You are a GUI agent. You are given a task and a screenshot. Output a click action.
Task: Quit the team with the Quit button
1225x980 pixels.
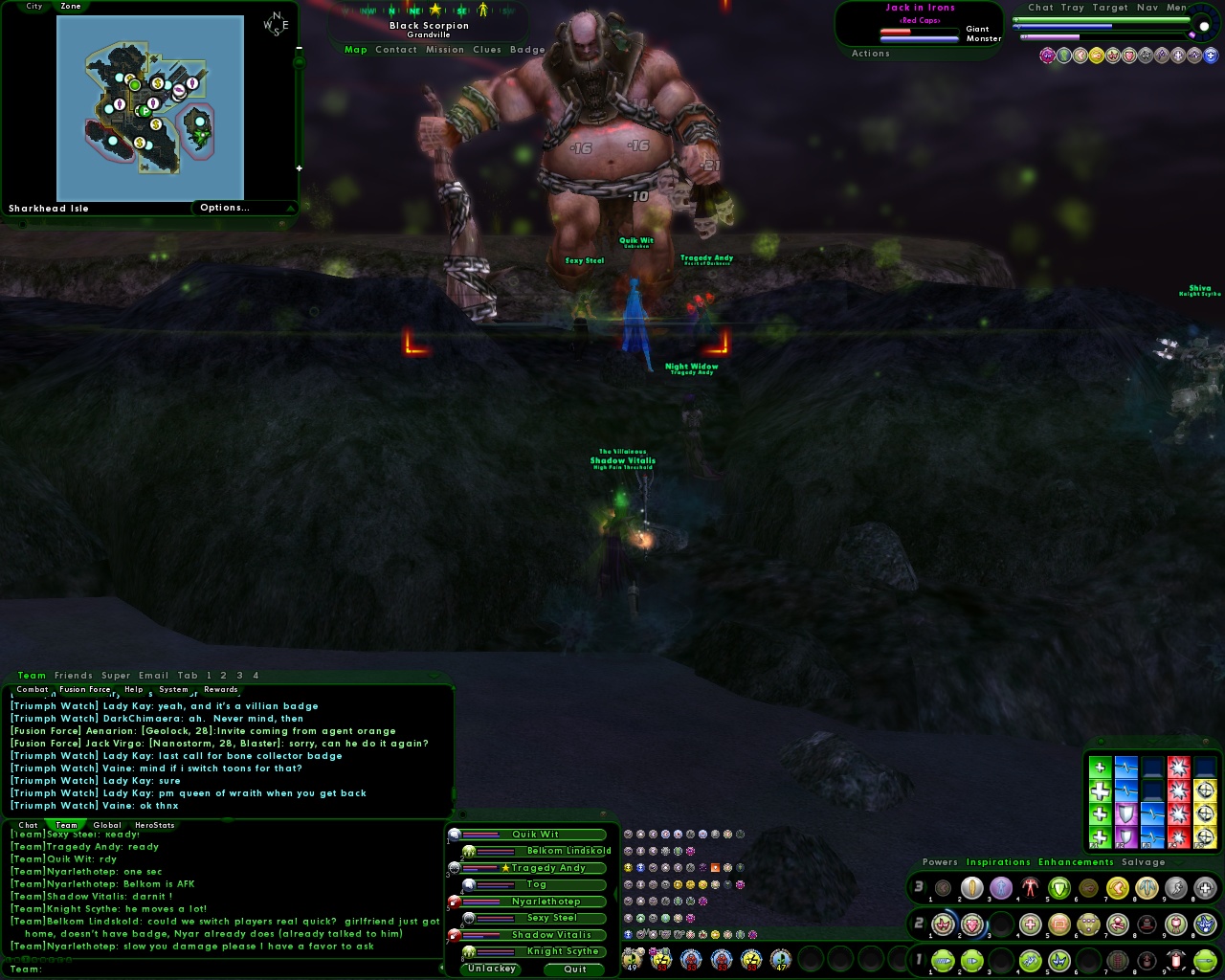coord(575,969)
